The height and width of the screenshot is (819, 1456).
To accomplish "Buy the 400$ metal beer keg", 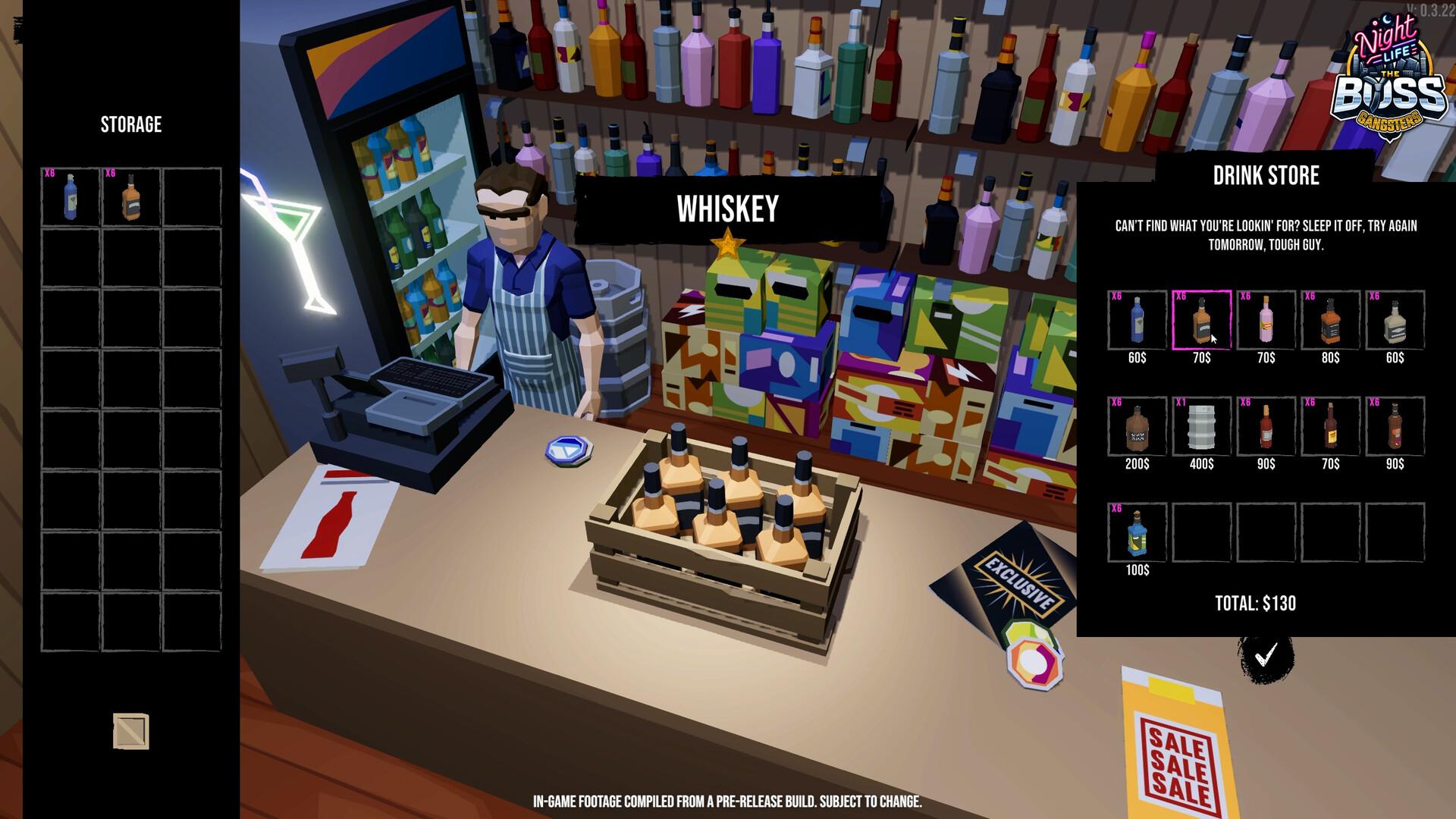I will click(x=1201, y=426).
